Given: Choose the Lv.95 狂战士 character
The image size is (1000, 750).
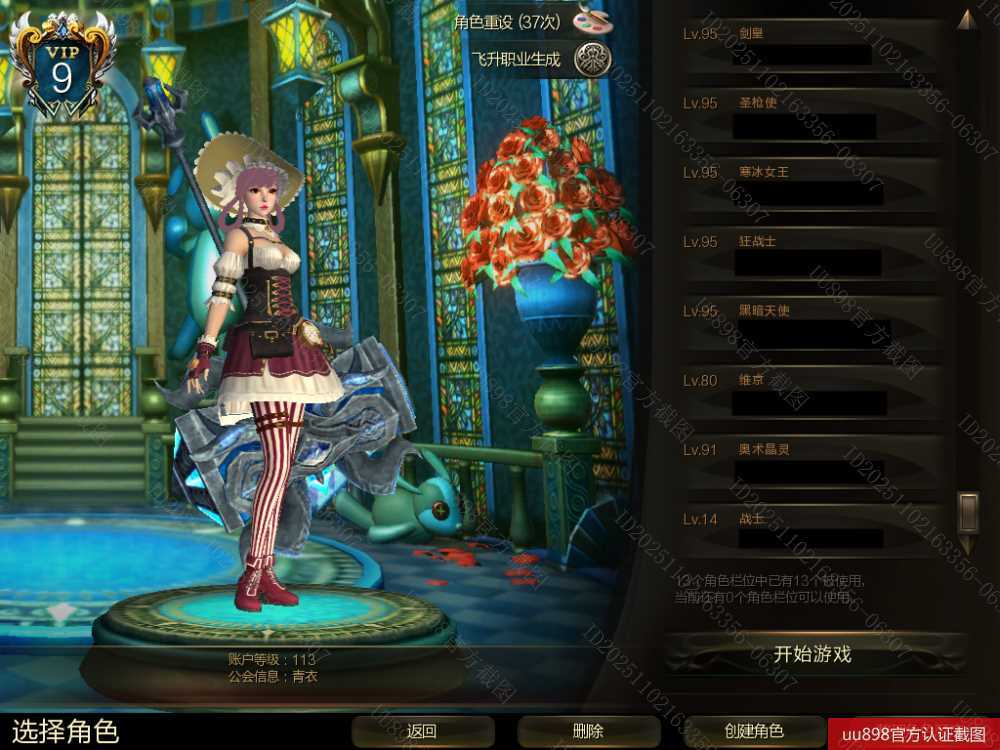Looking at the screenshot, I should (x=810, y=254).
